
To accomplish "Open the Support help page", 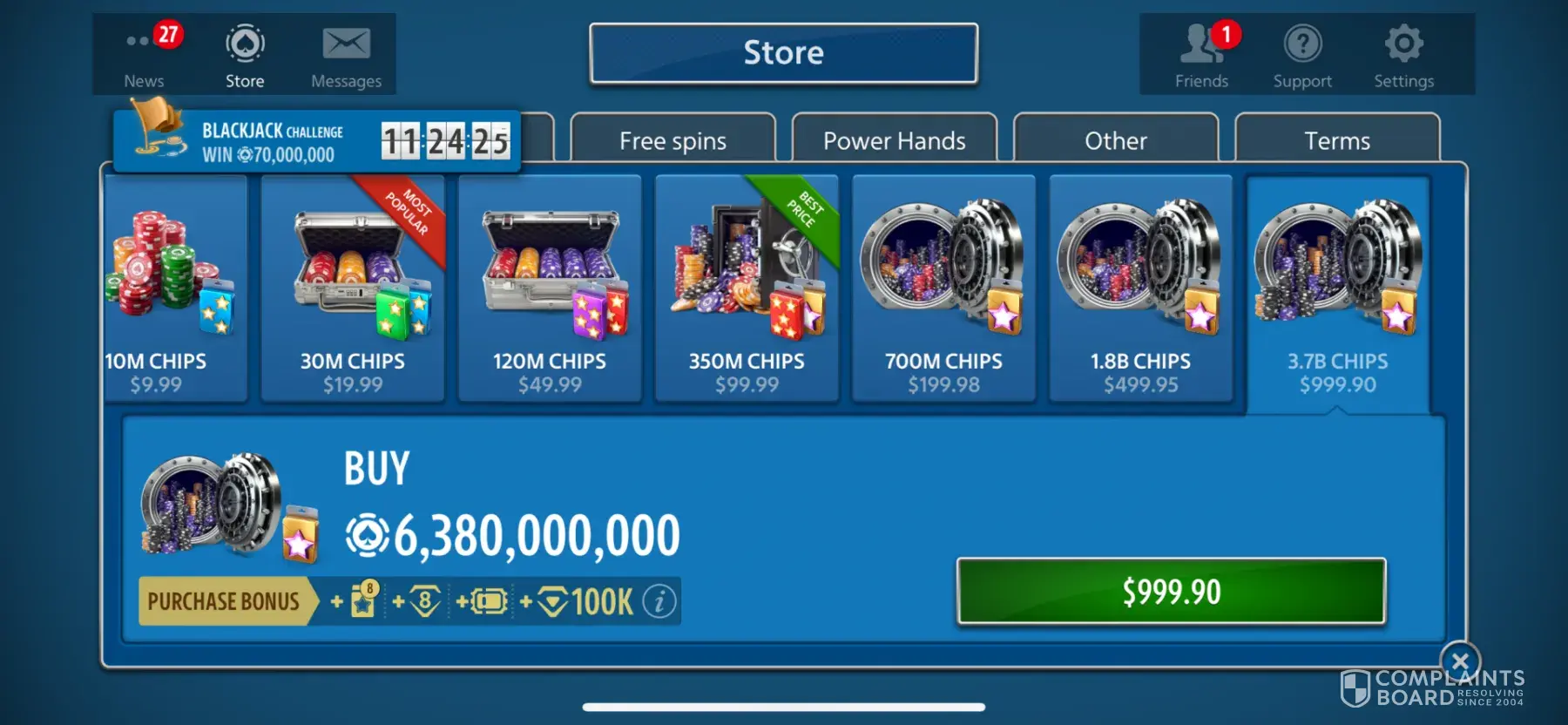I will click(1302, 55).
